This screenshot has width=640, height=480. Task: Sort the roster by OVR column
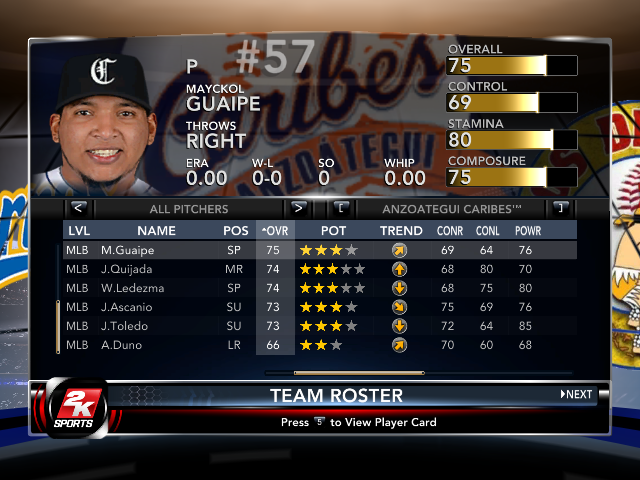pyautogui.click(x=274, y=231)
